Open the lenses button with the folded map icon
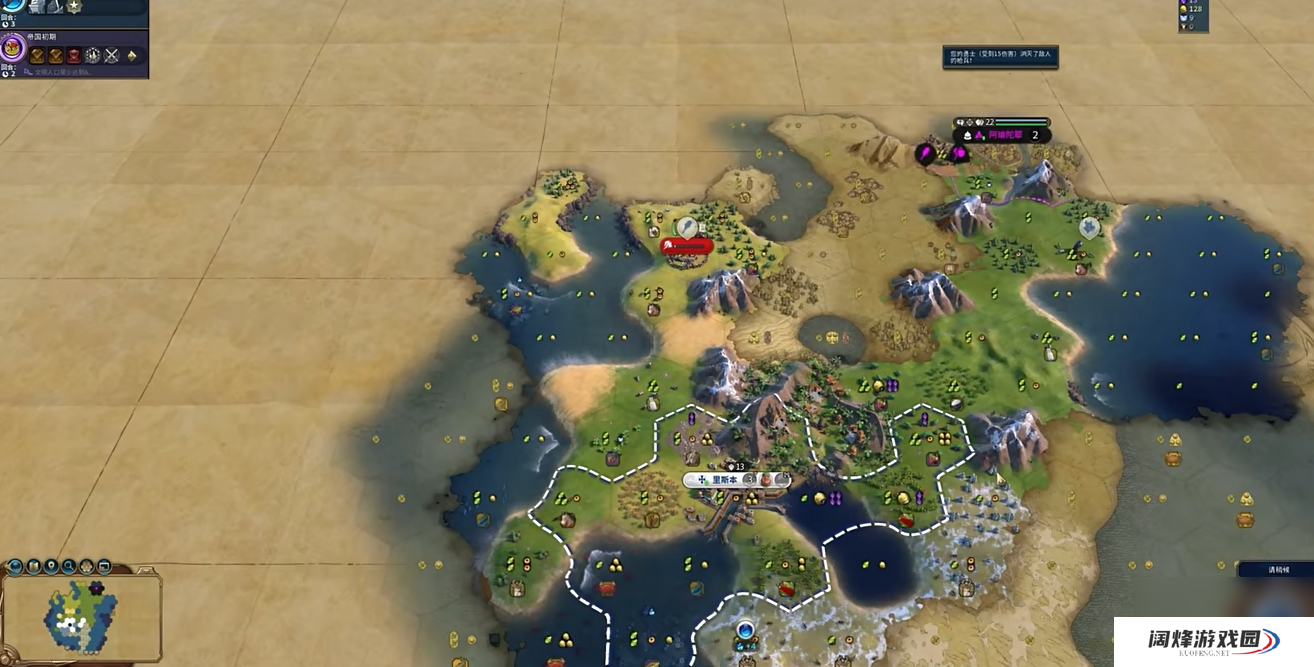 pyautogui.click(x=34, y=567)
